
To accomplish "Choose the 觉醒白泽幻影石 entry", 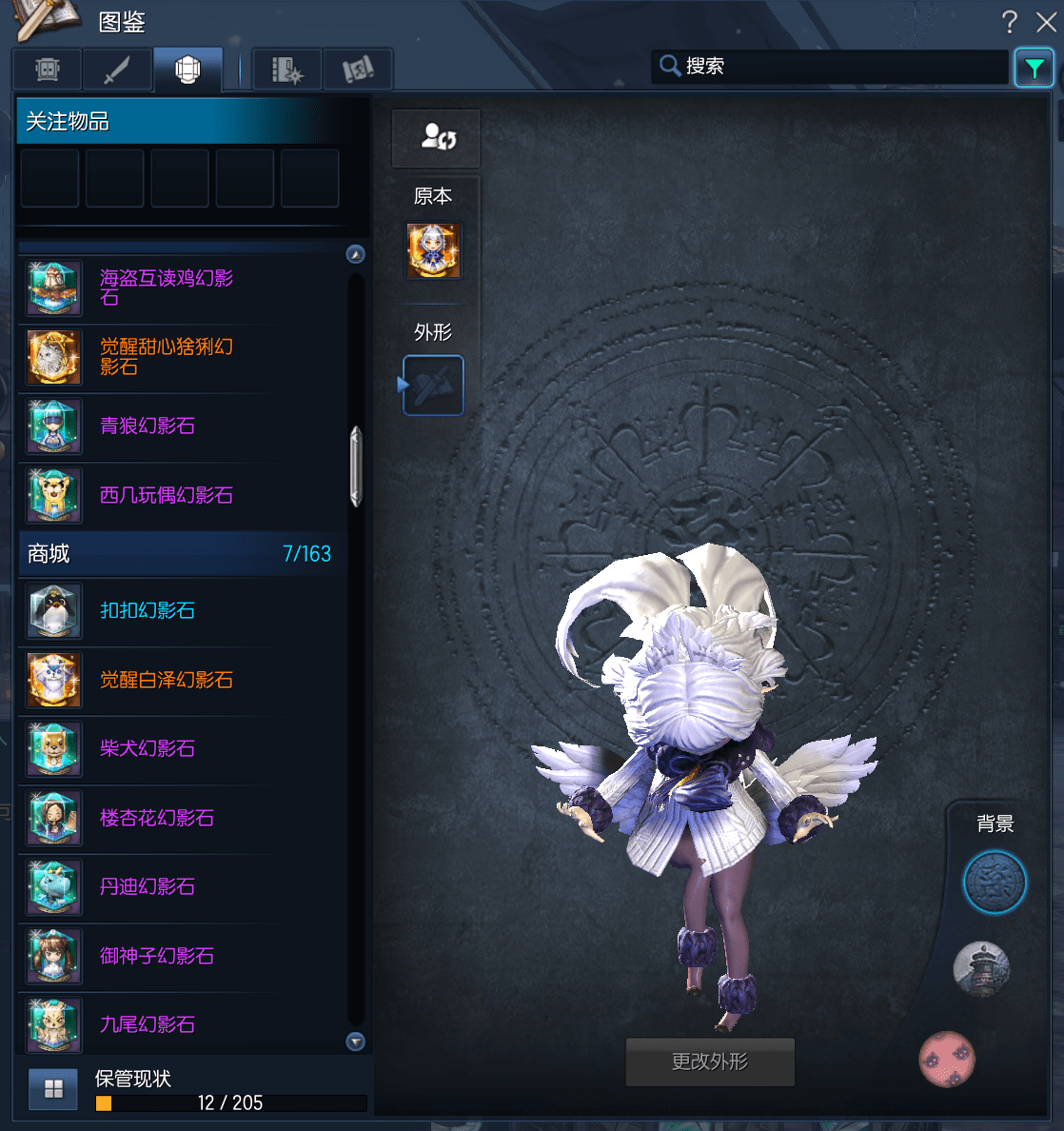I will [167, 680].
